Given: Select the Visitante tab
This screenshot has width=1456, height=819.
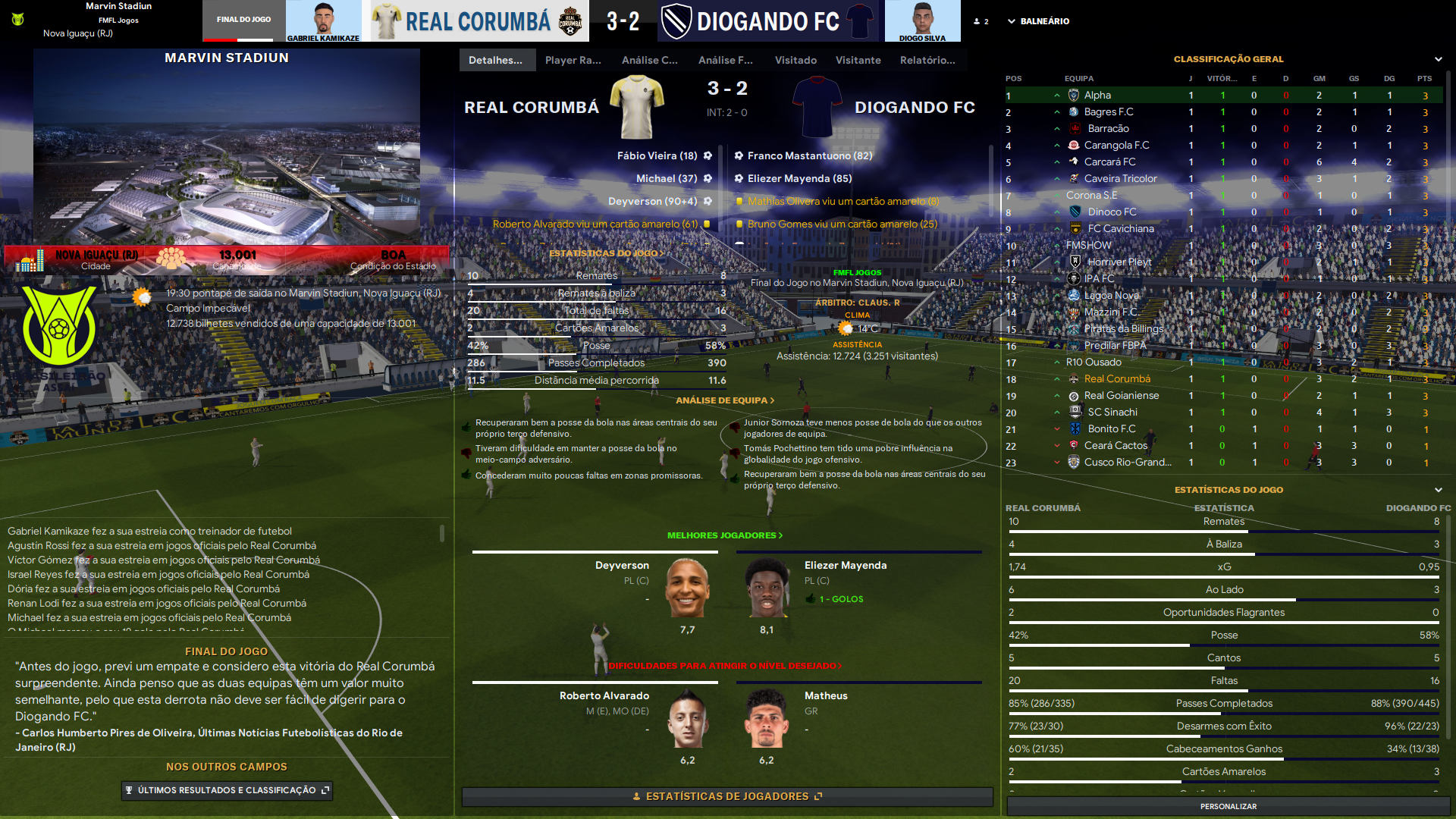Looking at the screenshot, I should (x=858, y=60).
